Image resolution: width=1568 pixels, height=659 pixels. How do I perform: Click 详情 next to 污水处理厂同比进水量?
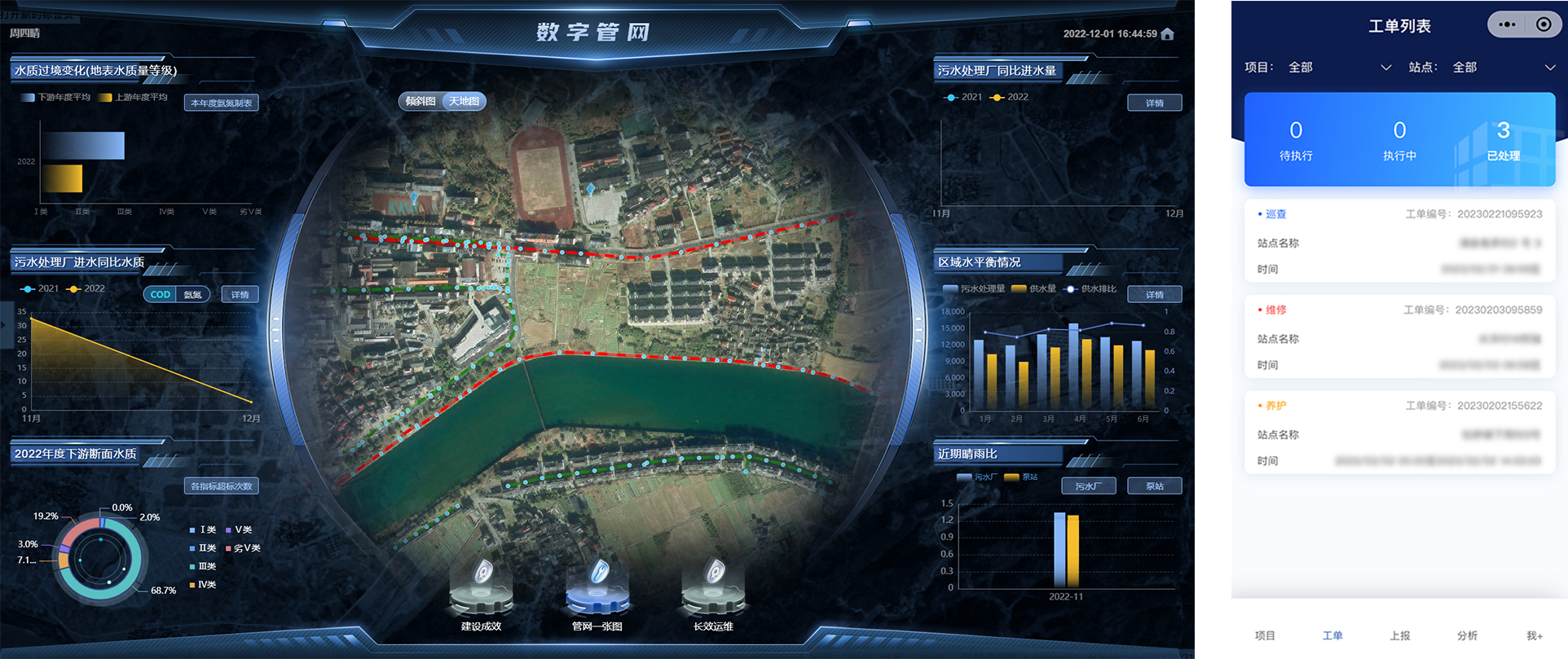click(x=1155, y=103)
